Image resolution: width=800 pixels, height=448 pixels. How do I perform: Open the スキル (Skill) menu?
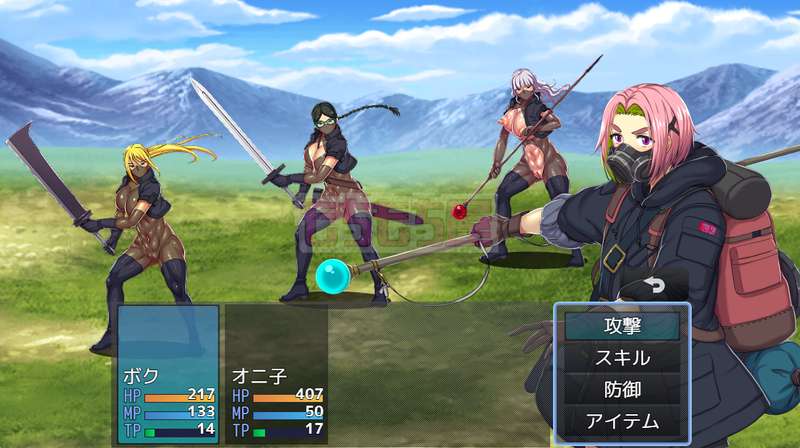(x=622, y=357)
